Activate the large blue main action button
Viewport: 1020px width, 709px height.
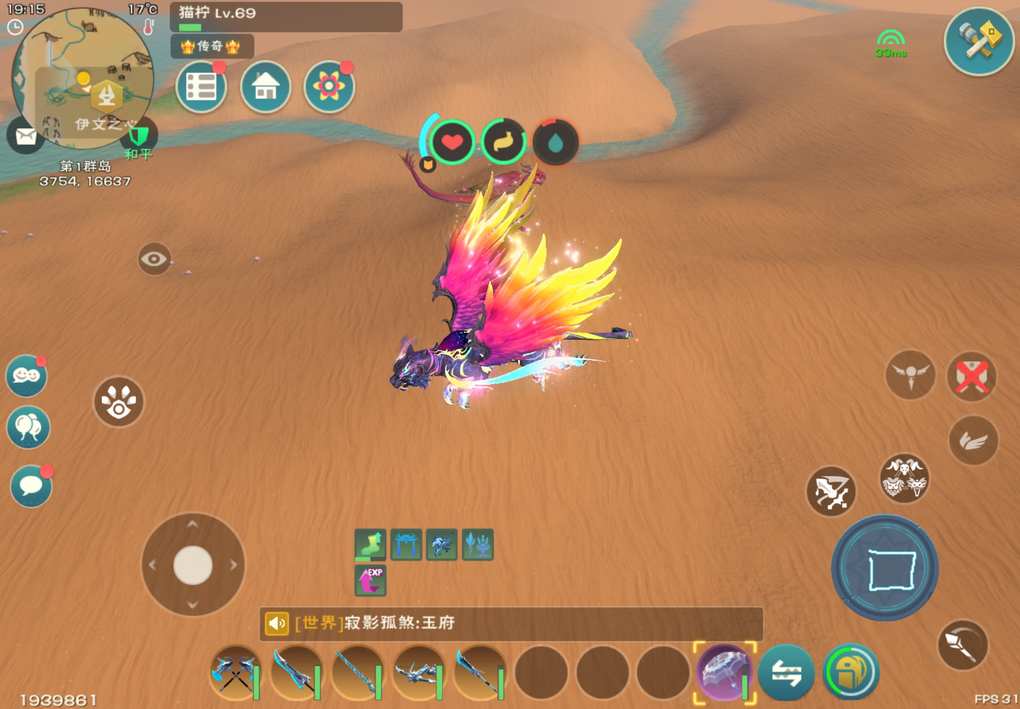885,568
